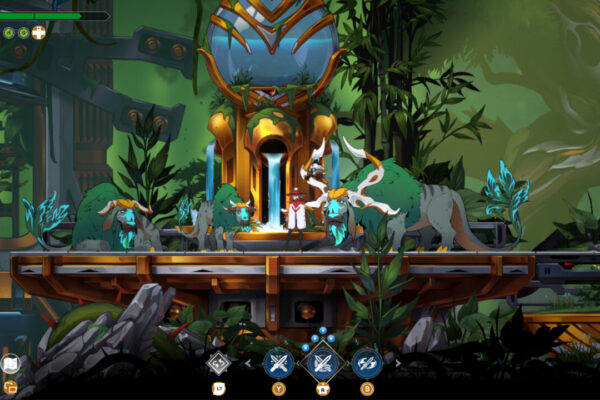600x400 pixels.
Task: Cycle abilities with the right chevron arrow
Action: (x=397, y=364)
